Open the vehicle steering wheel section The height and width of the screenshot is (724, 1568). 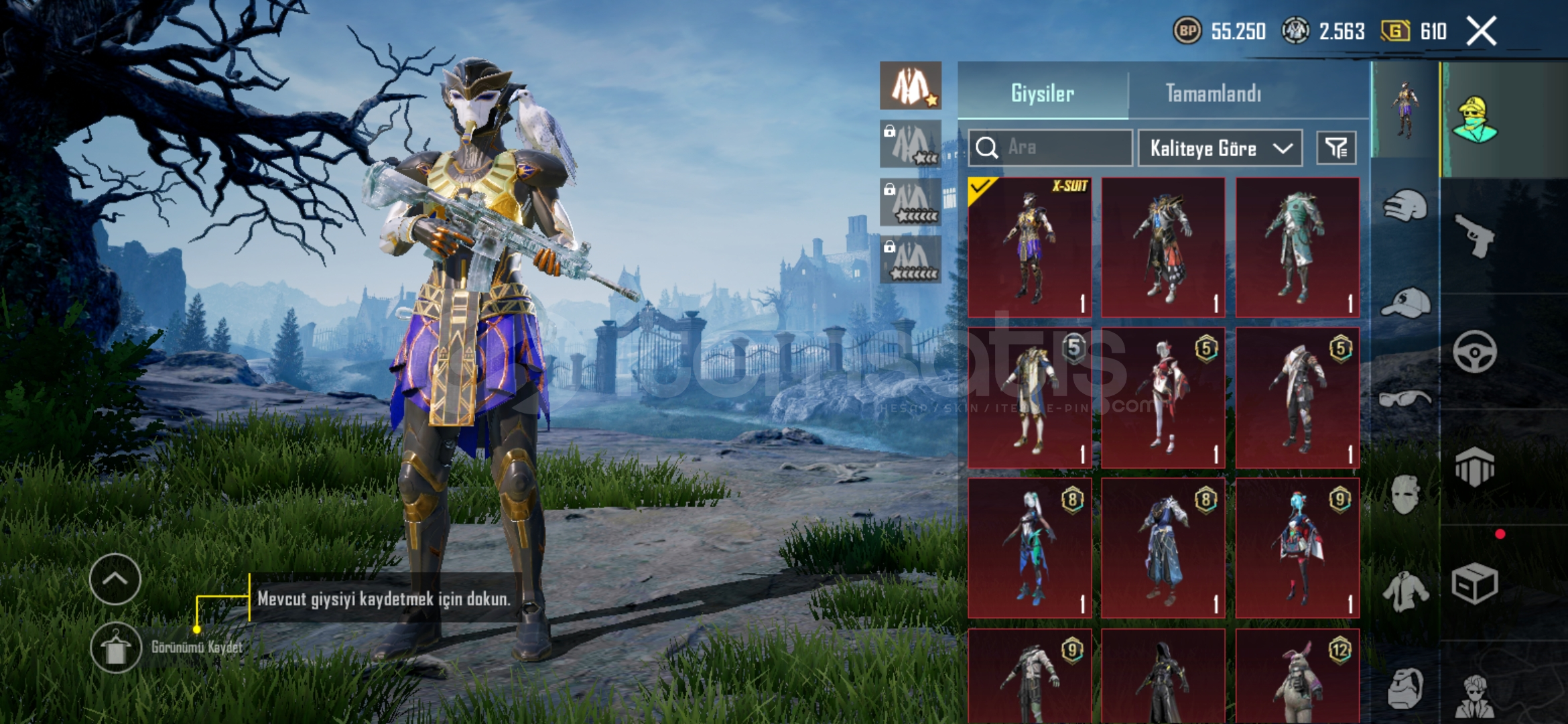point(1474,351)
